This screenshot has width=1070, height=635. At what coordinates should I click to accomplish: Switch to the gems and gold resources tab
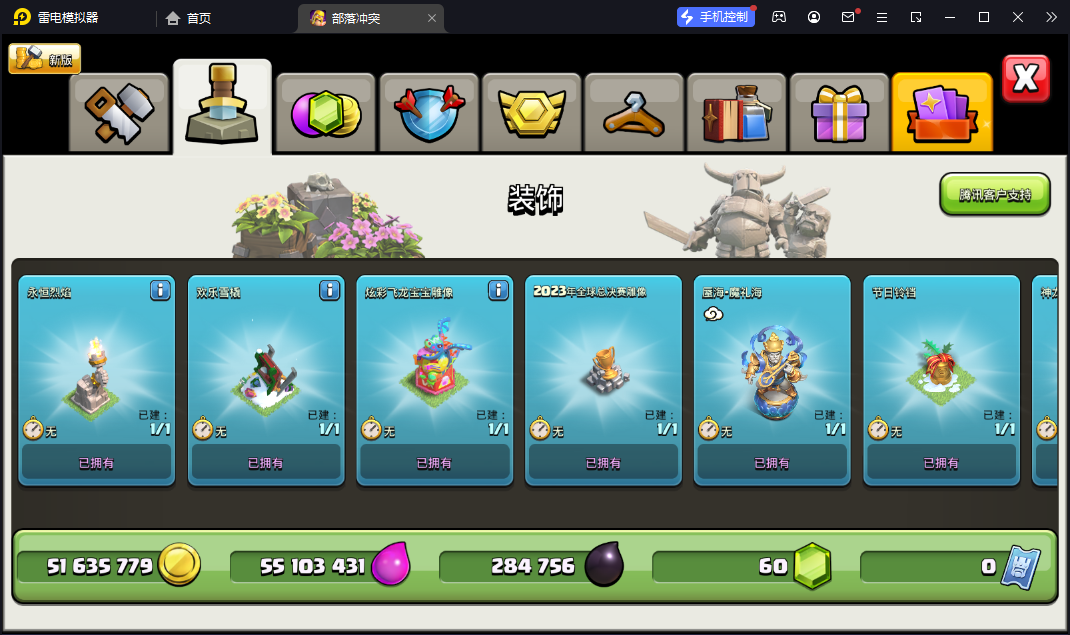[x=326, y=113]
